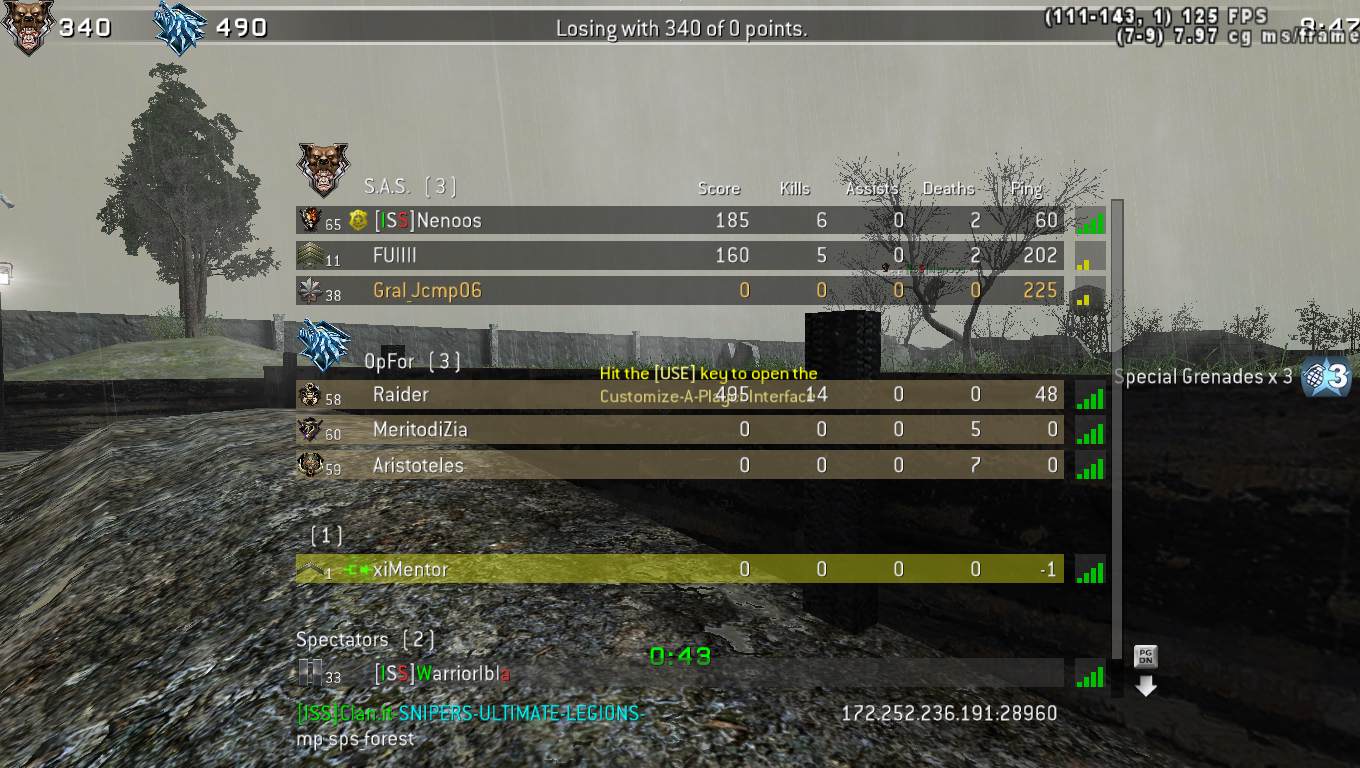Click the gold clan badge beside [ISS]Nenoos
1360x768 pixels.
click(x=357, y=220)
